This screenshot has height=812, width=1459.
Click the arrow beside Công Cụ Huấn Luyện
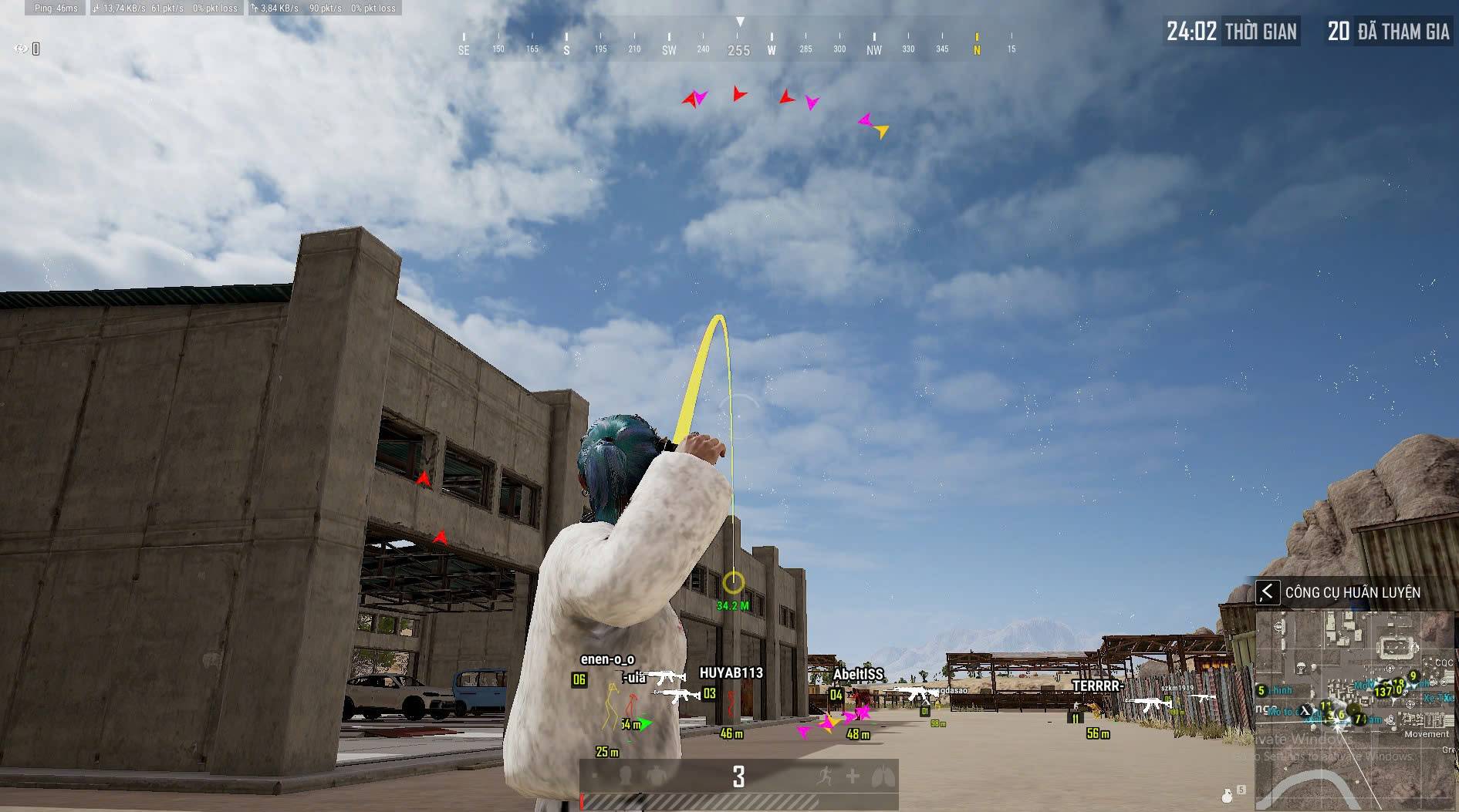(x=1267, y=592)
